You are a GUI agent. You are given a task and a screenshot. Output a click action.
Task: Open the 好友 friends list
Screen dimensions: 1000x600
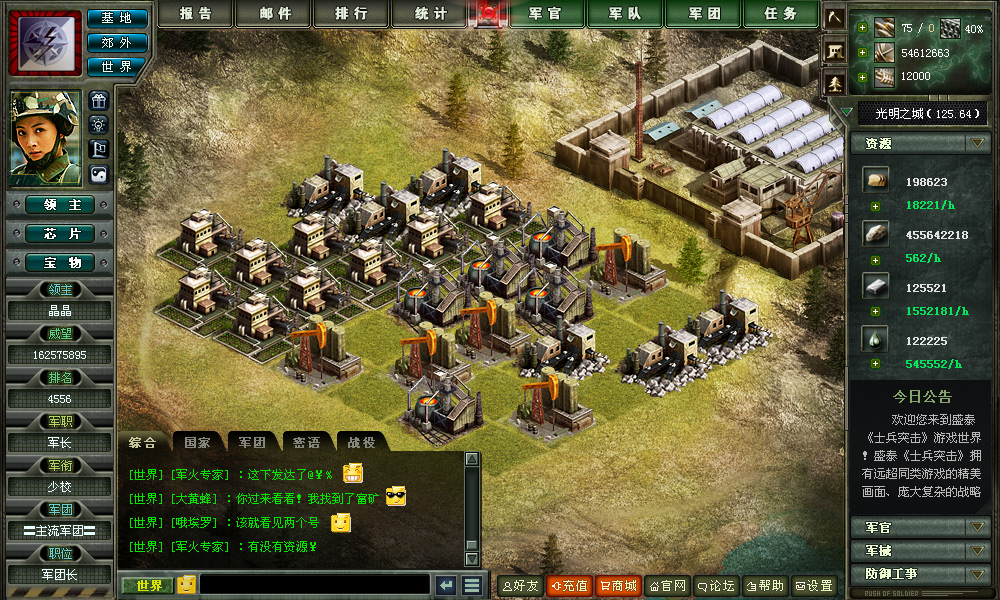(519, 586)
